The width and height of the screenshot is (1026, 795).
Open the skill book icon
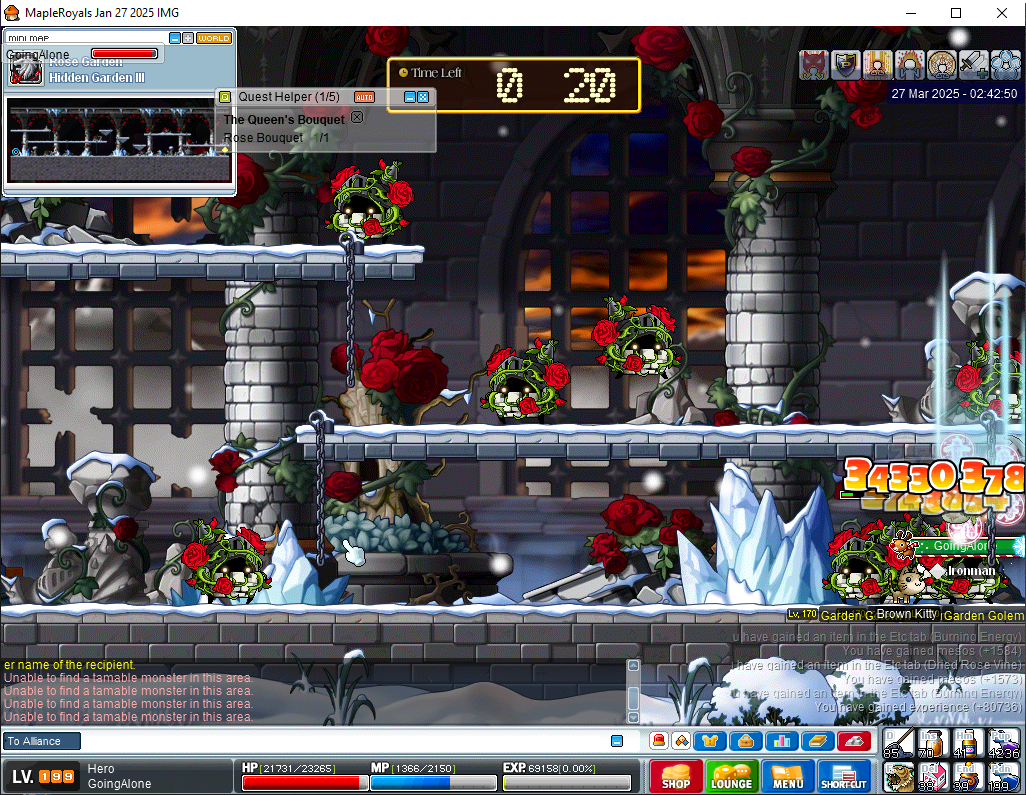point(816,741)
